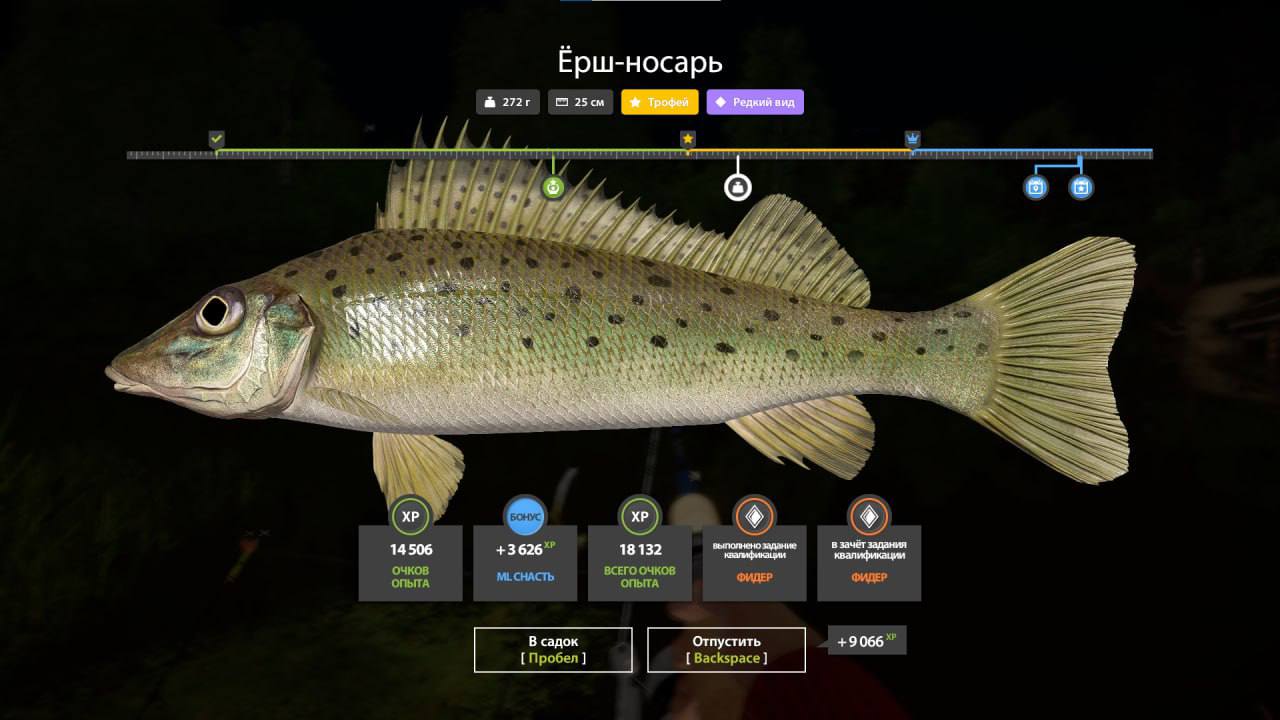
Task: Select the blue crown threshold marker
Action: (x=912, y=139)
